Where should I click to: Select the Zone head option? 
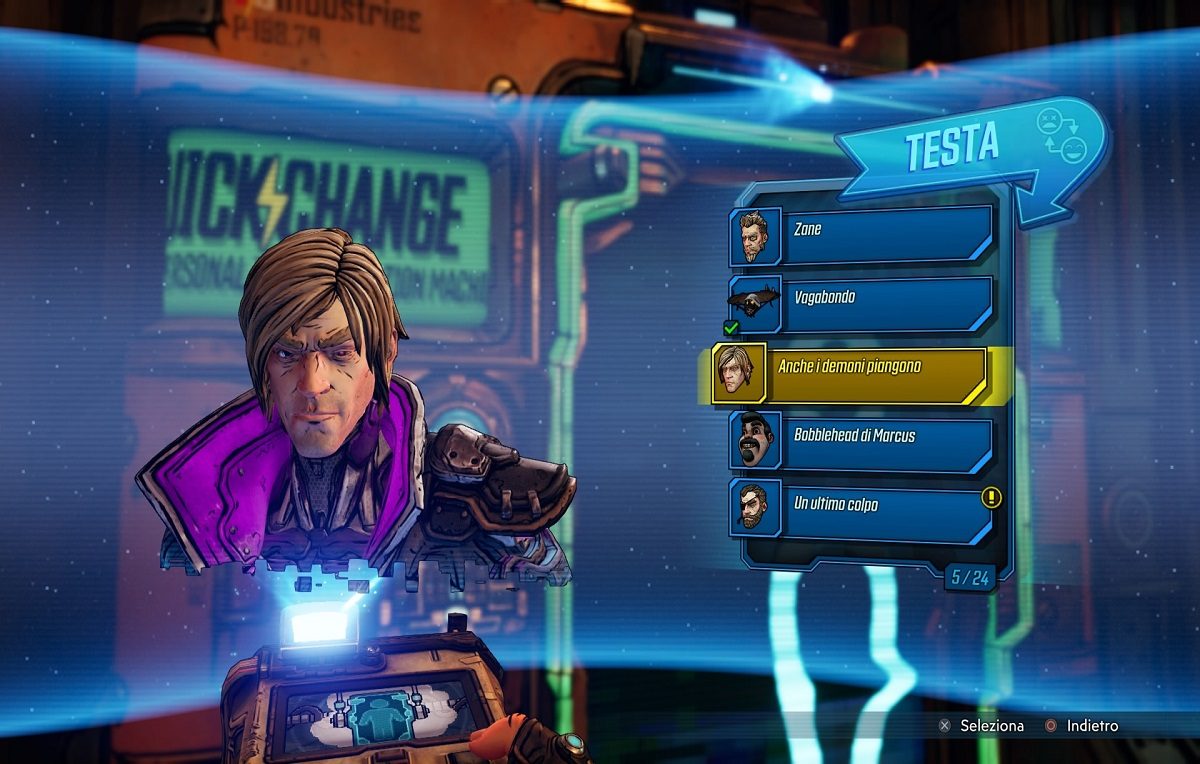pyautogui.click(x=862, y=233)
